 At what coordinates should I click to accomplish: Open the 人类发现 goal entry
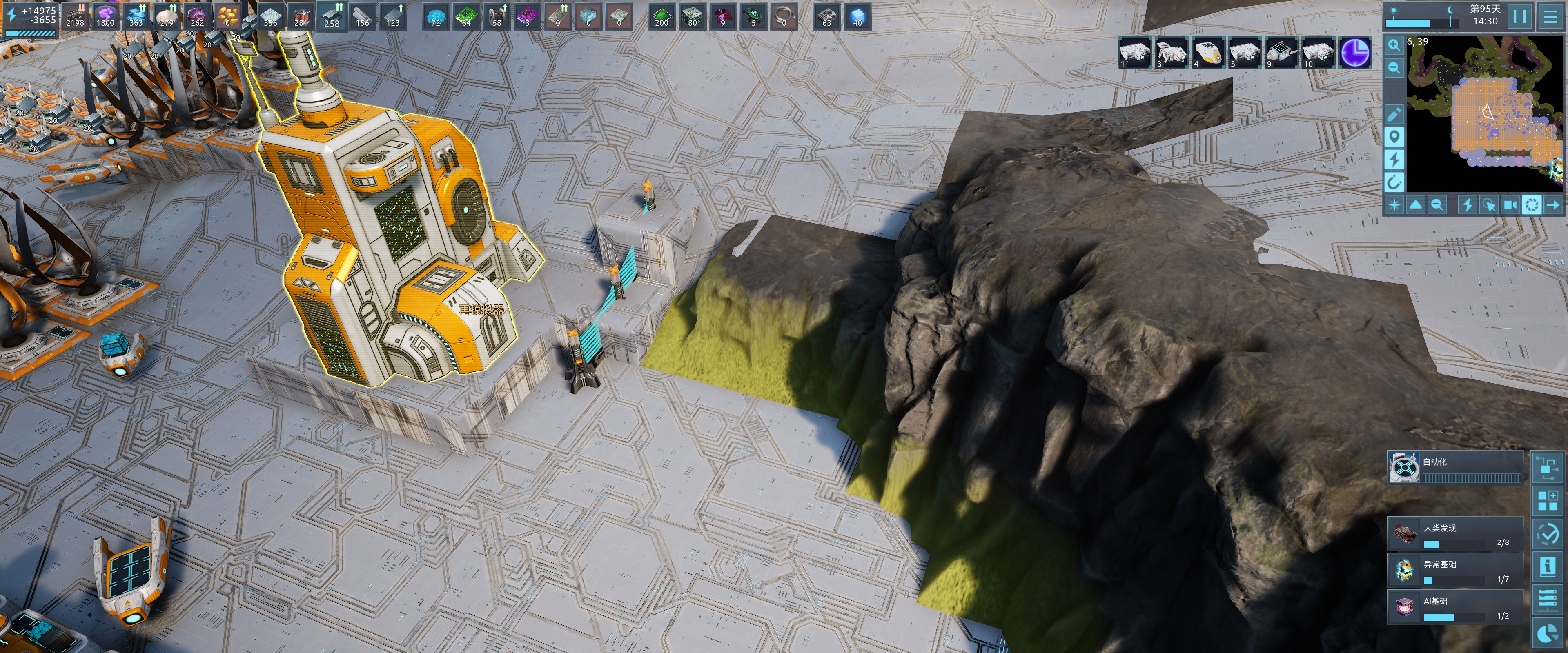pos(1455,534)
